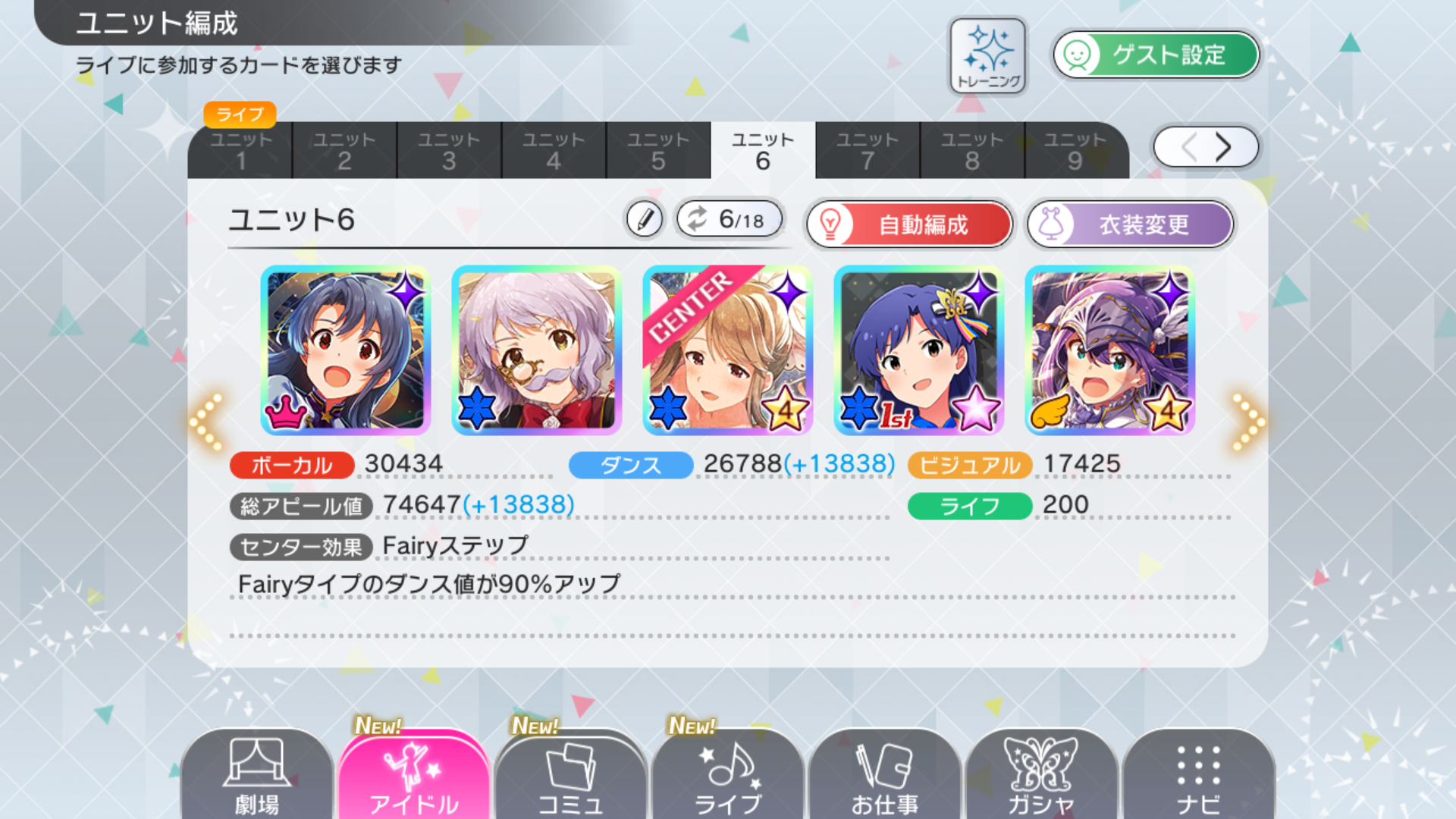The height and width of the screenshot is (819, 1456).
Task: Select the purple masked idol card
Action: [x=1109, y=350]
